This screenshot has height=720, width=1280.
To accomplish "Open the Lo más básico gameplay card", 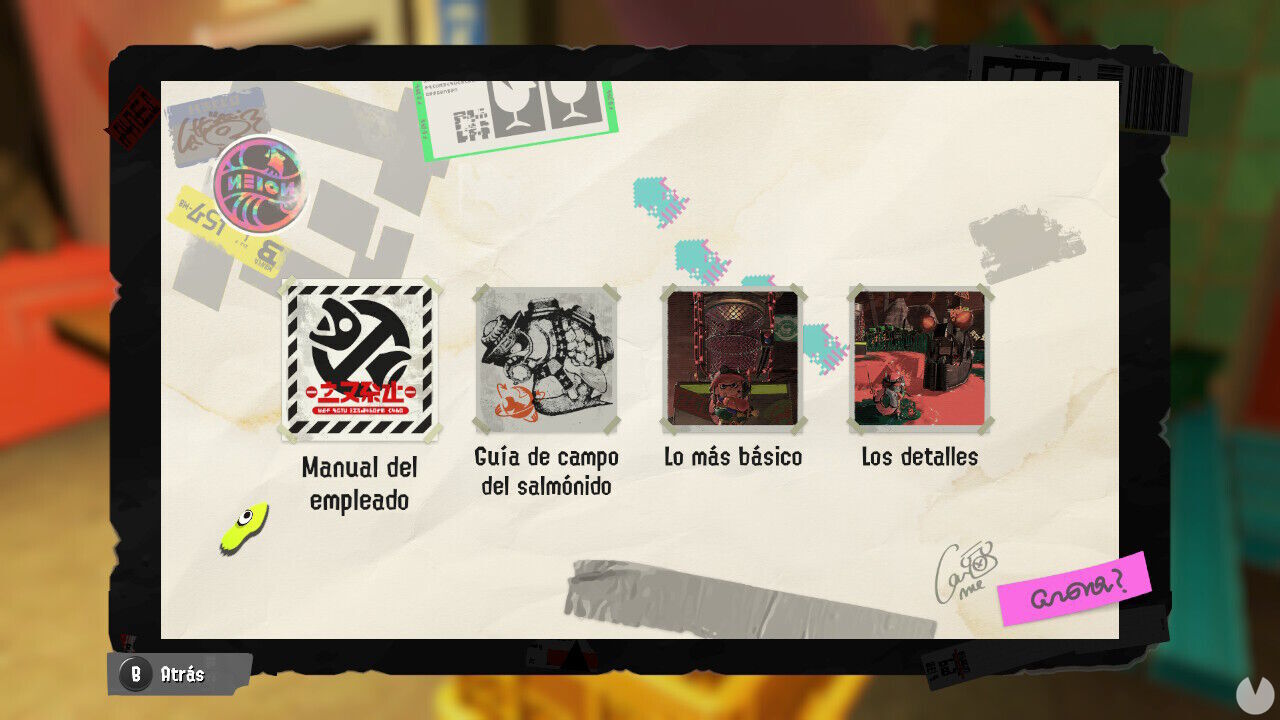I will coord(730,358).
